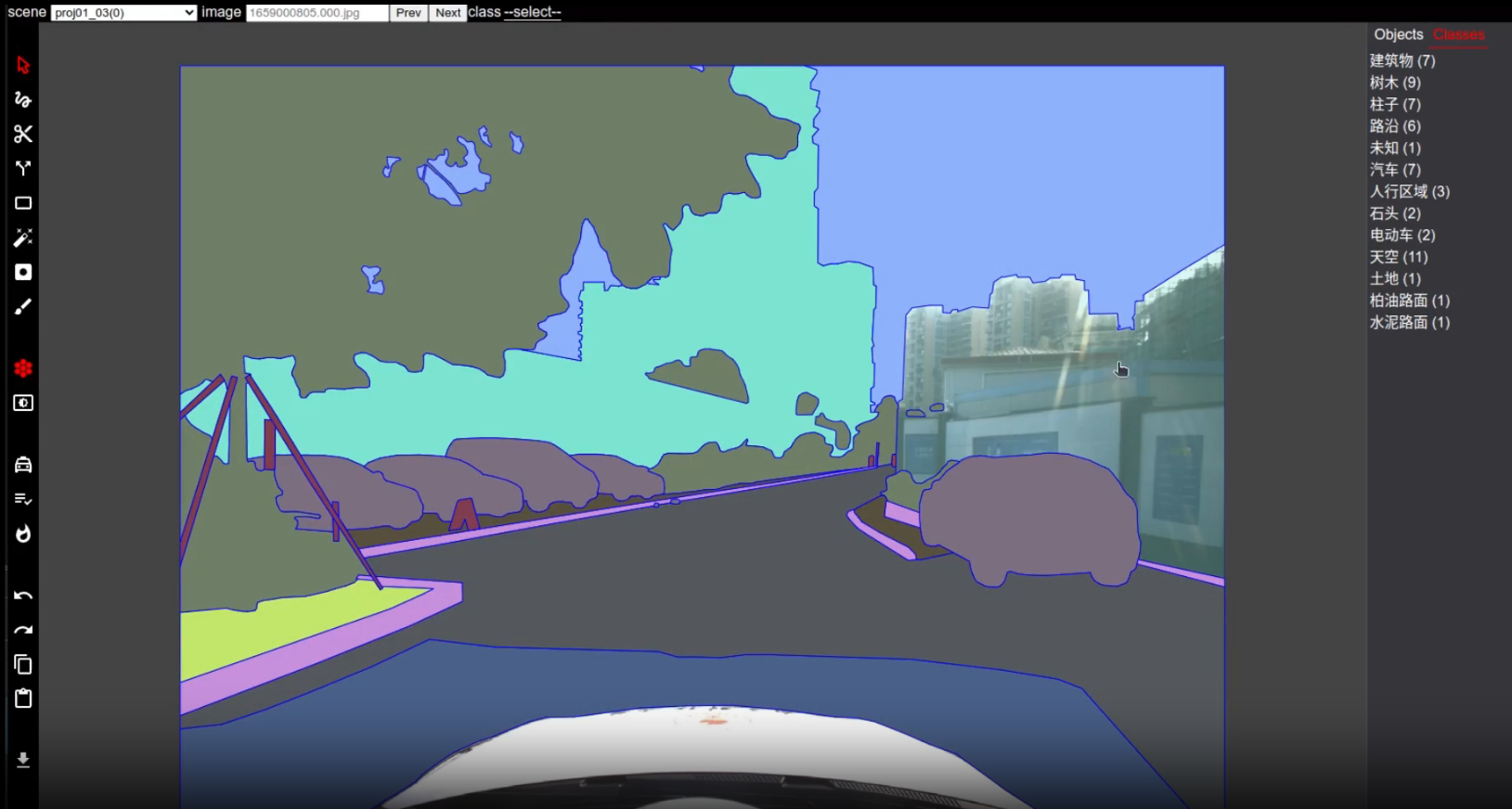Switch to the Classes tab
Screen dimensions: 1512x809
coord(1458,33)
